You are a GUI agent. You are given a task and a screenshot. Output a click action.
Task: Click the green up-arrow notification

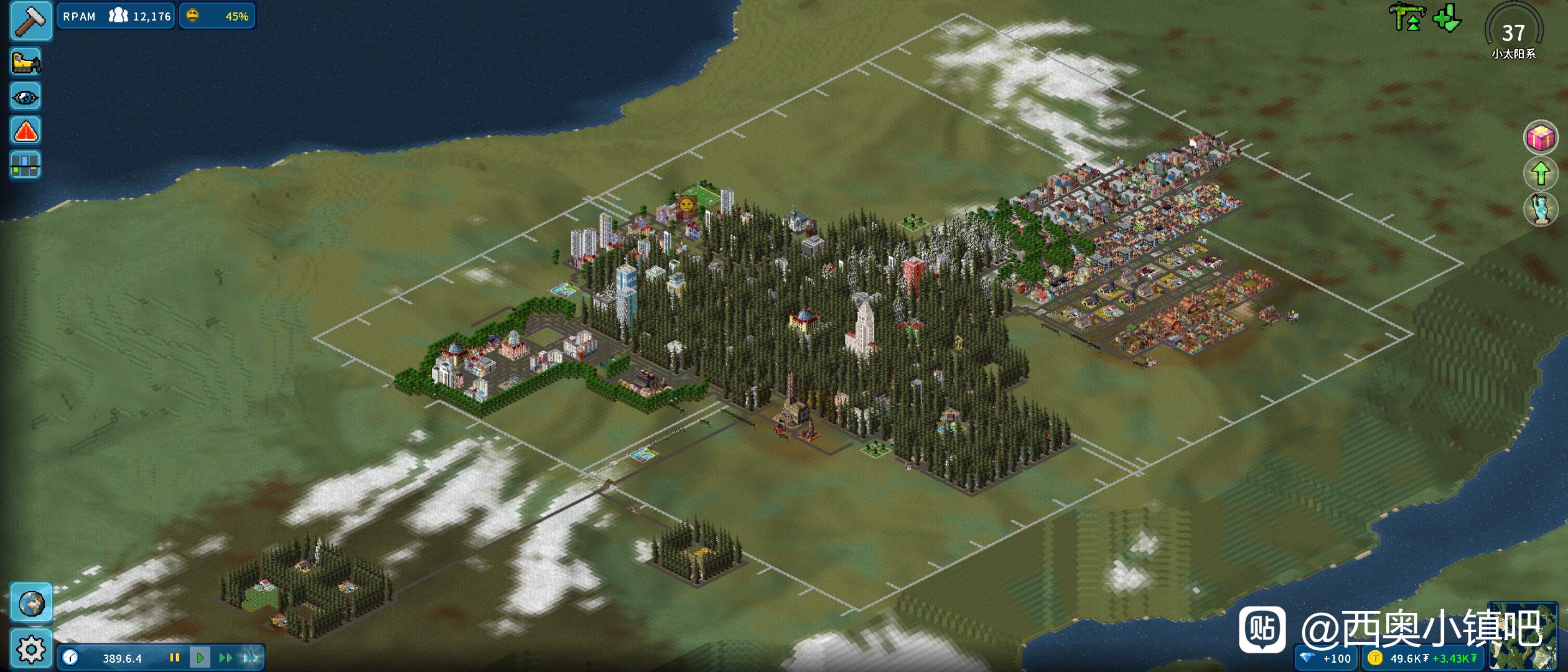1540,173
